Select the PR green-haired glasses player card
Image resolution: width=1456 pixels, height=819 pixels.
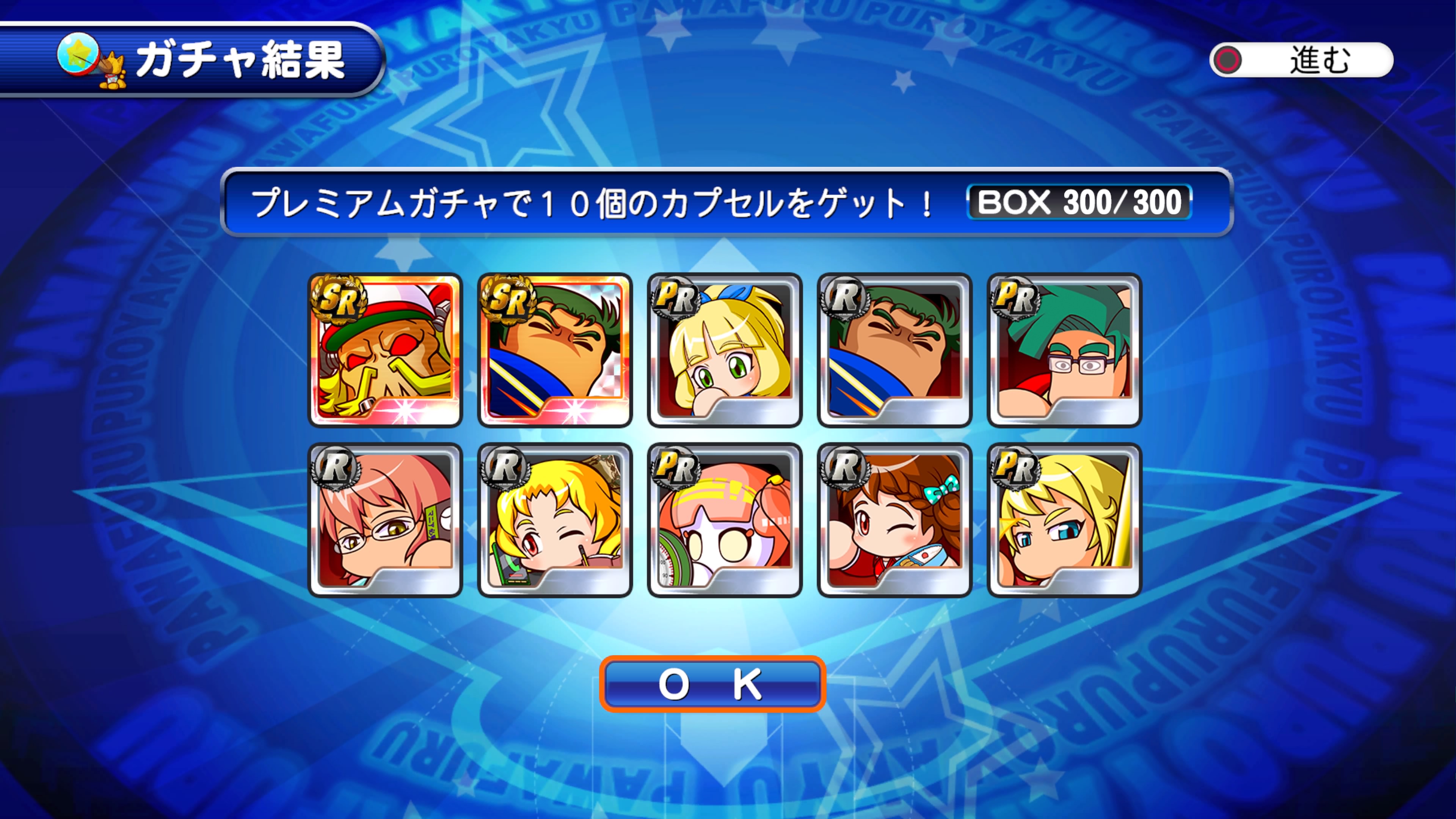click(1064, 350)
